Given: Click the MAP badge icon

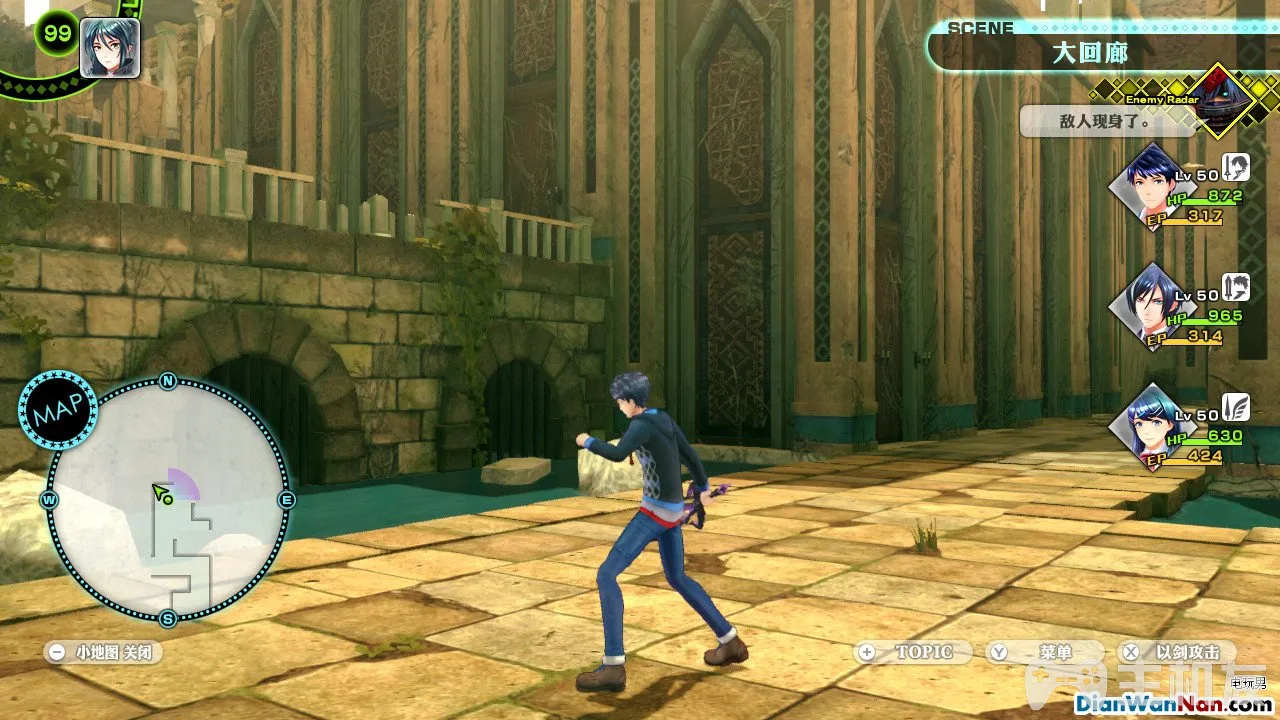Looking at the screenshot, I should point(58,409).
